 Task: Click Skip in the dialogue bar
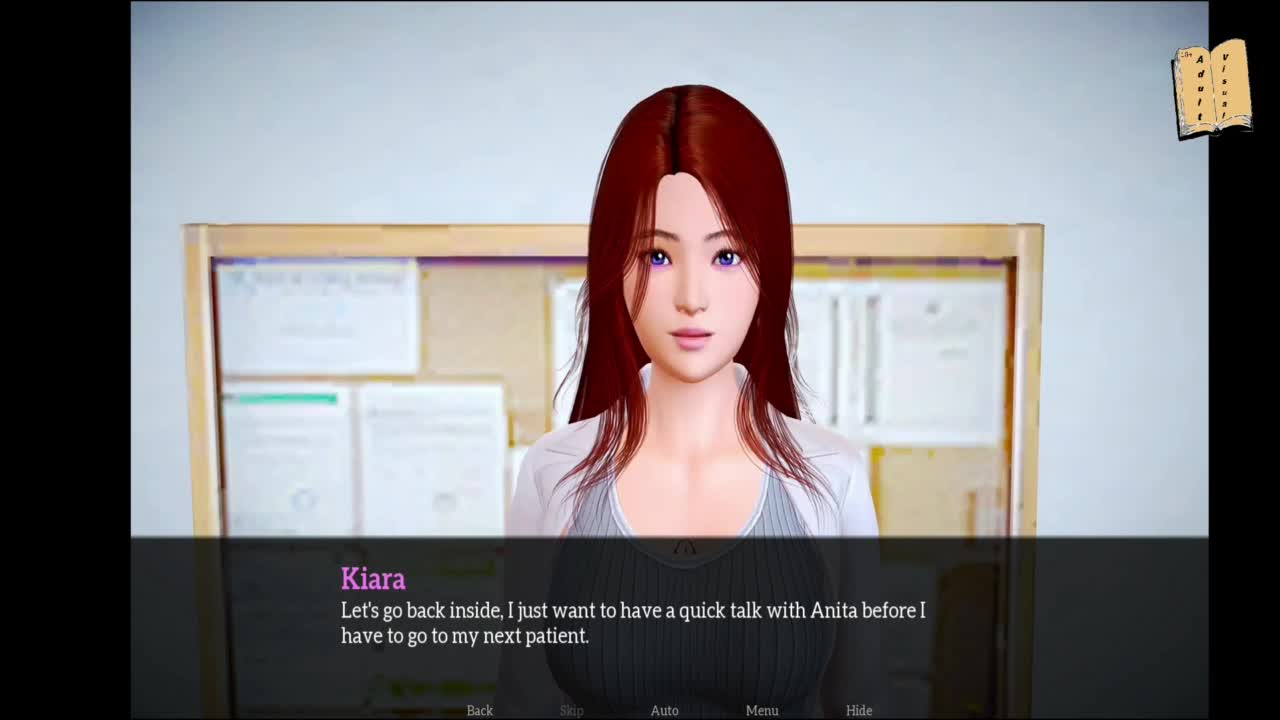click(x=572, y=710)
